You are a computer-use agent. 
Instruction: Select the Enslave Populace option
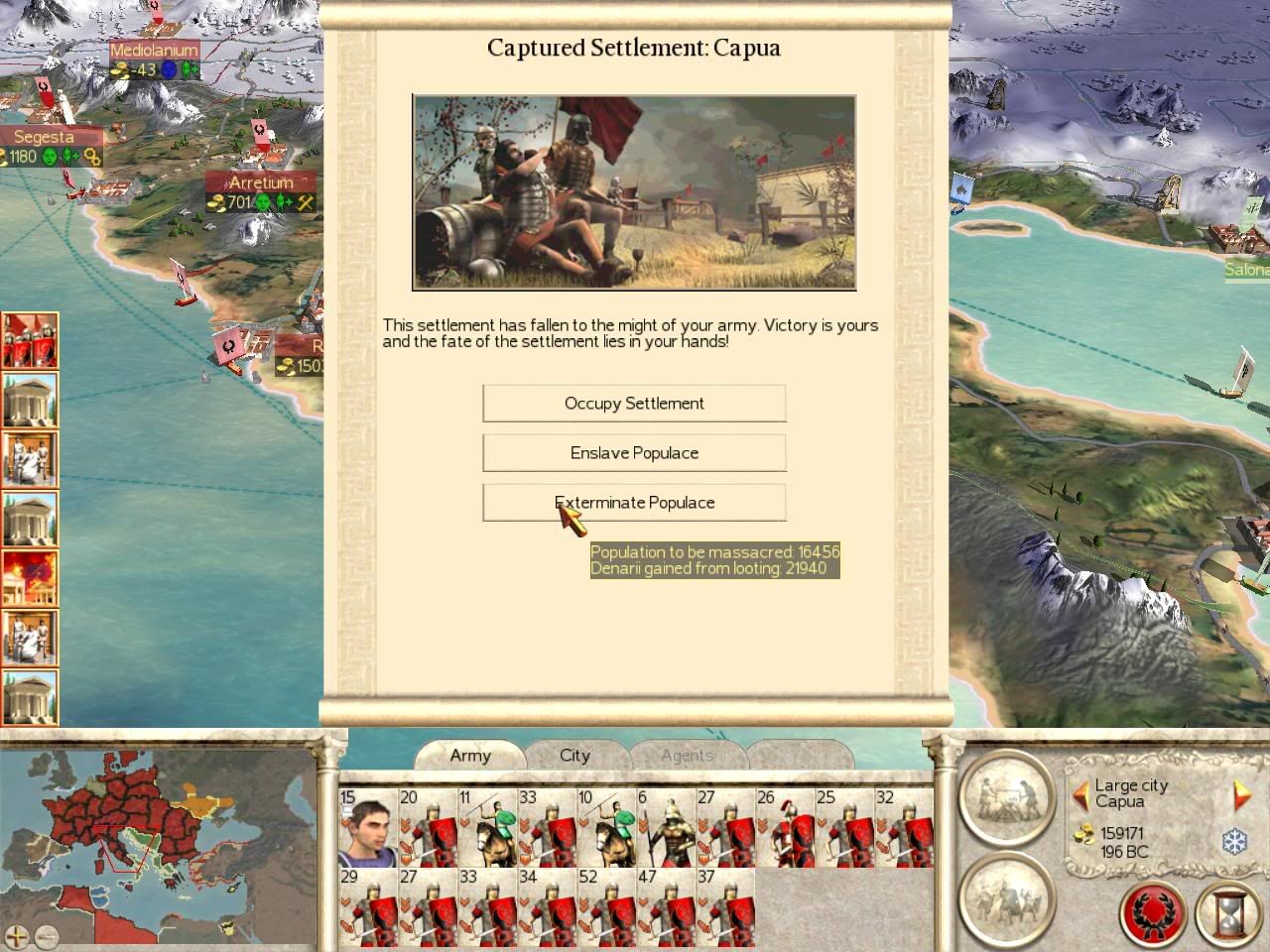(634, 453)
